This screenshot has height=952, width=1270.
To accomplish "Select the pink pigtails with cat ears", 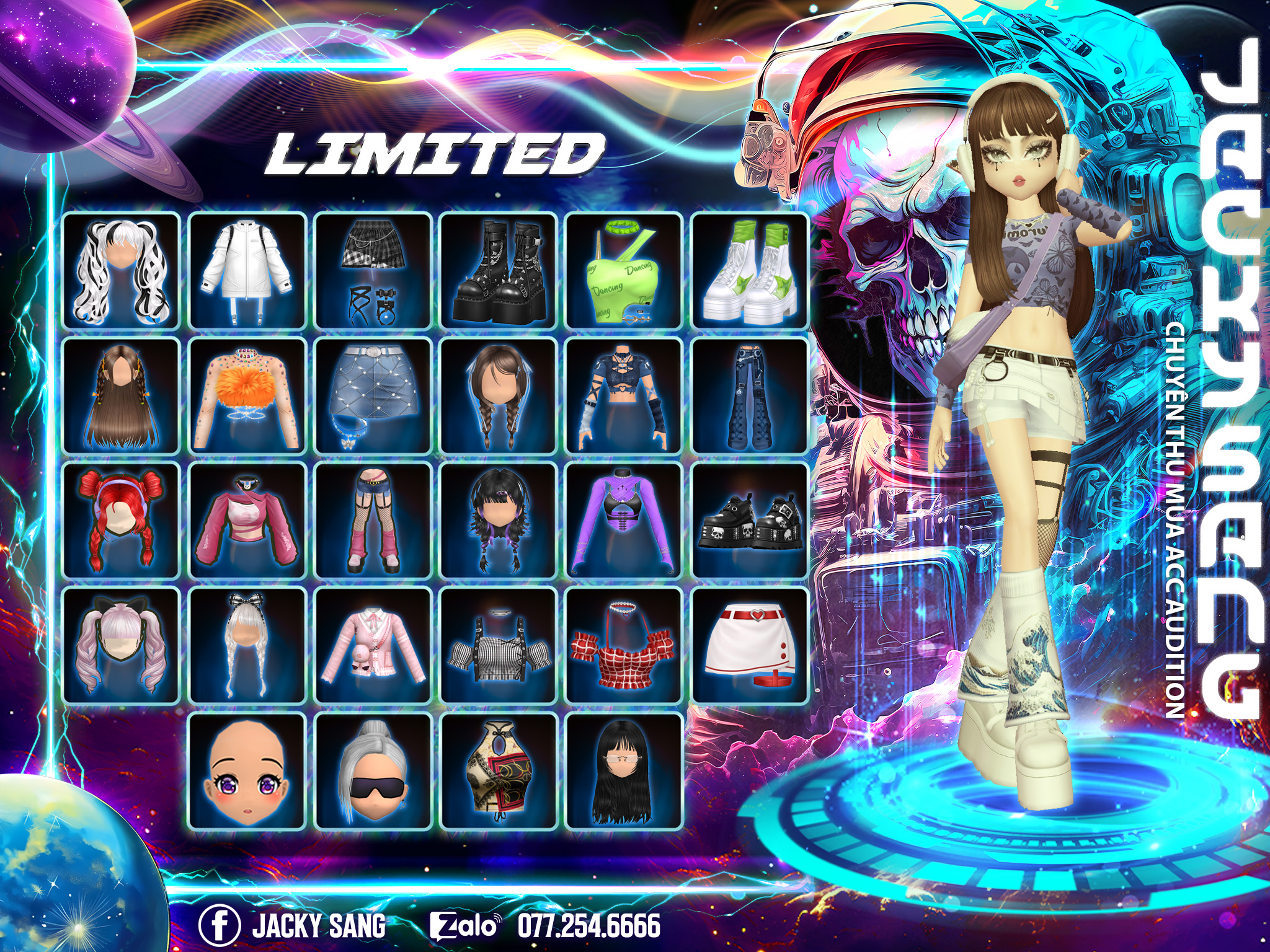I will click(x=121, y=646).
